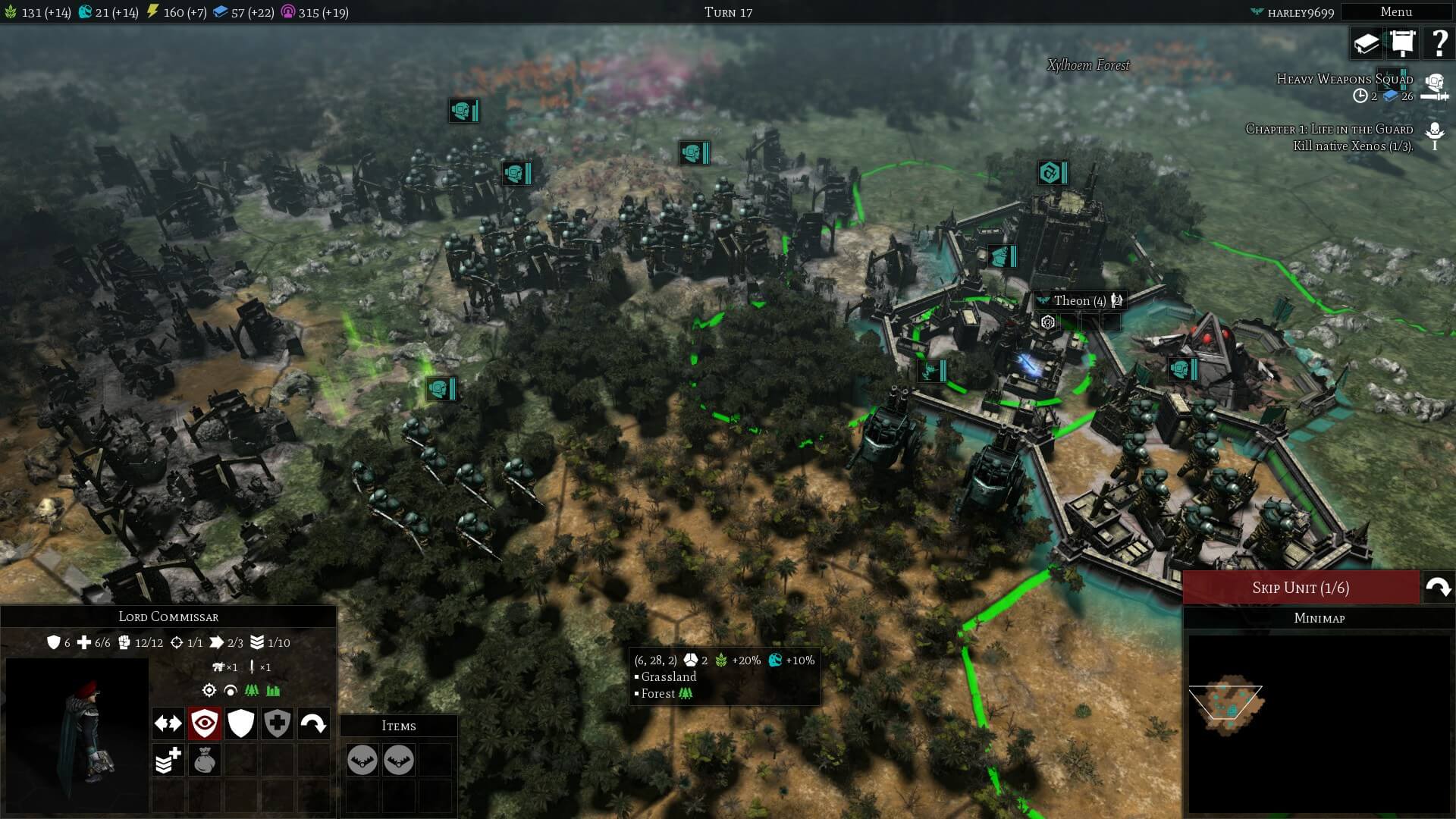
Task: Select the first item slot in Items
Action: coord(362,760)
